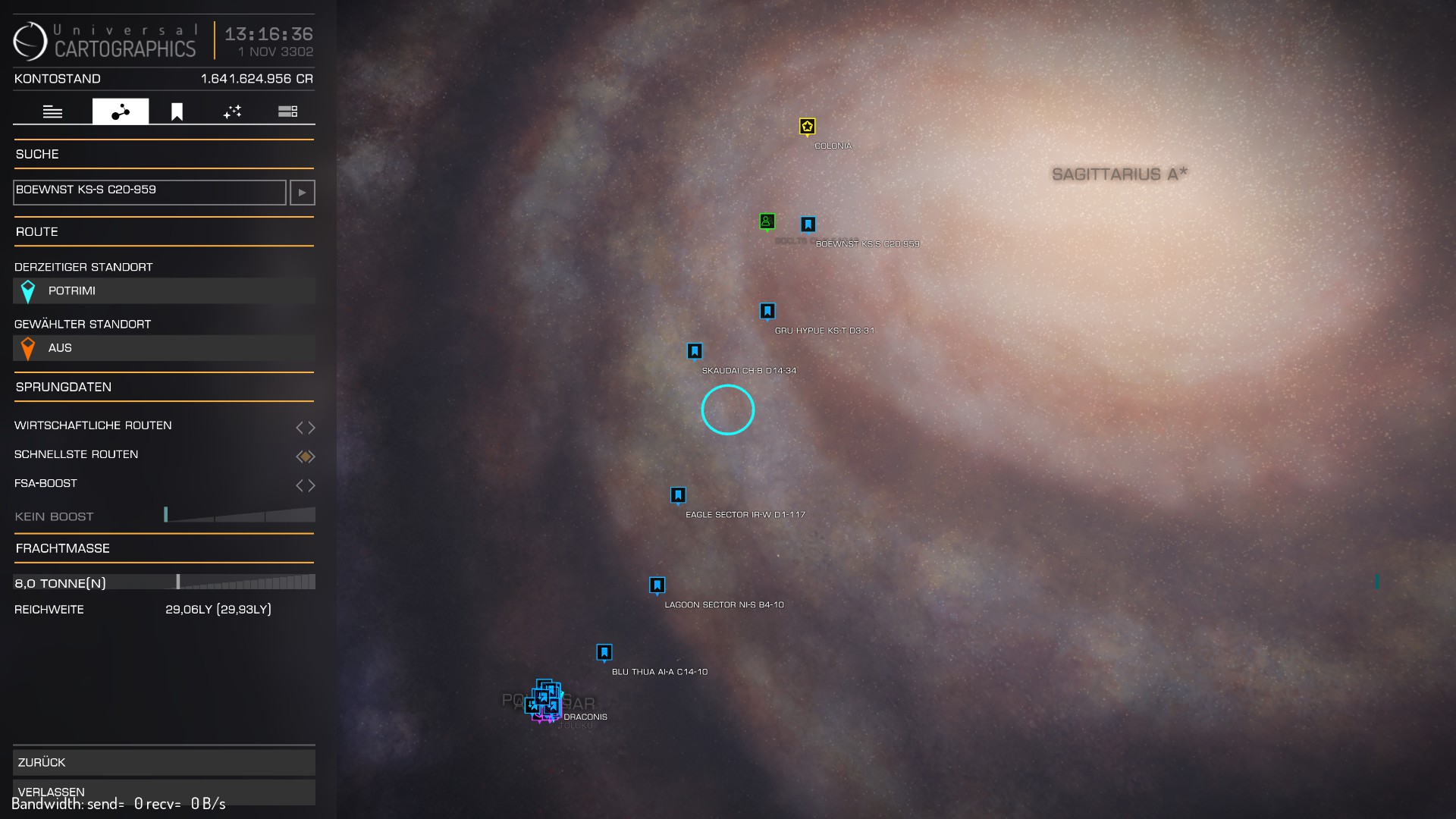Select current location Potrimi
Image resolution: width=1456 pixels, height=819 pixels.
point(164,291)
